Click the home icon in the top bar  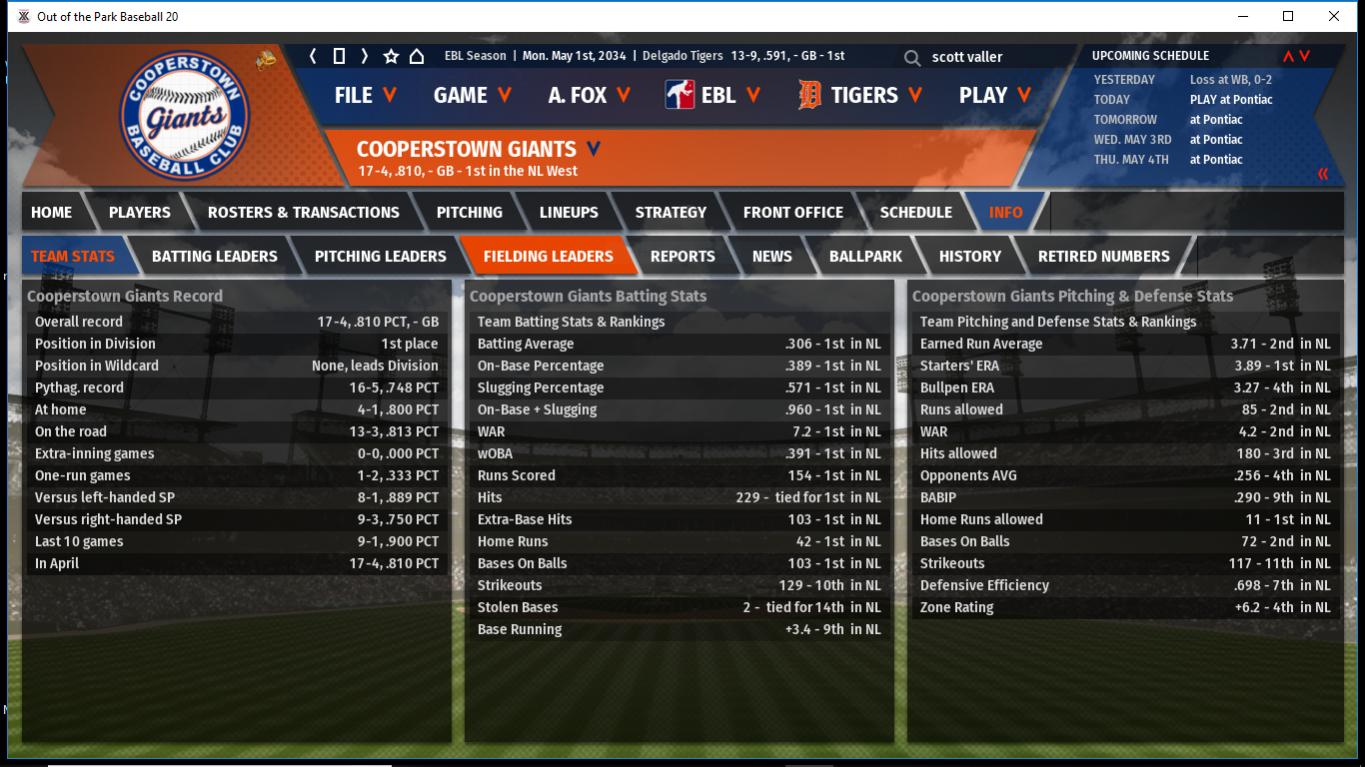416,56
